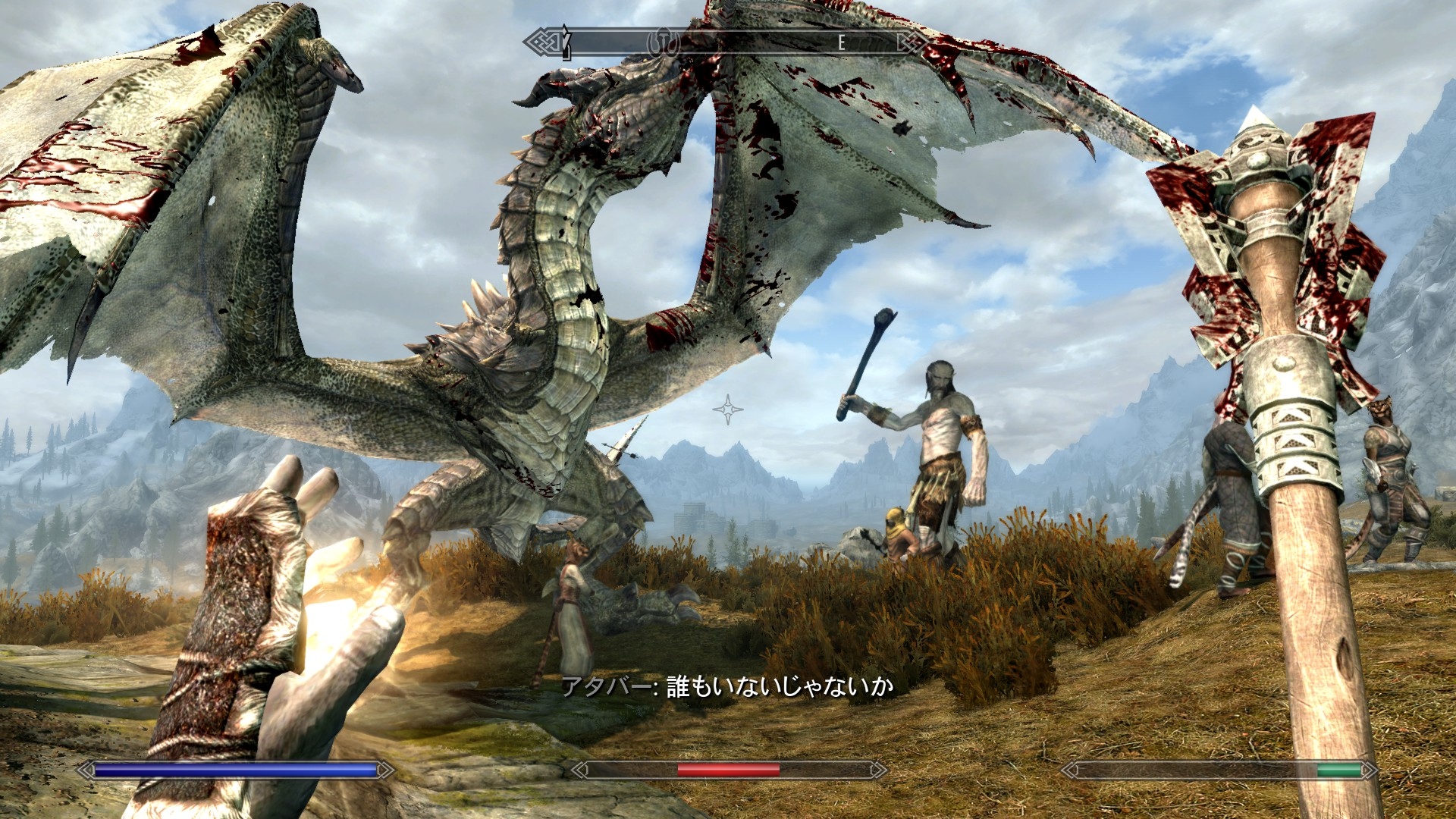The height and width of the screenshot is (819, 1456).
Task: Select the quest arrow marker on the compass
Action: point(565,42)
